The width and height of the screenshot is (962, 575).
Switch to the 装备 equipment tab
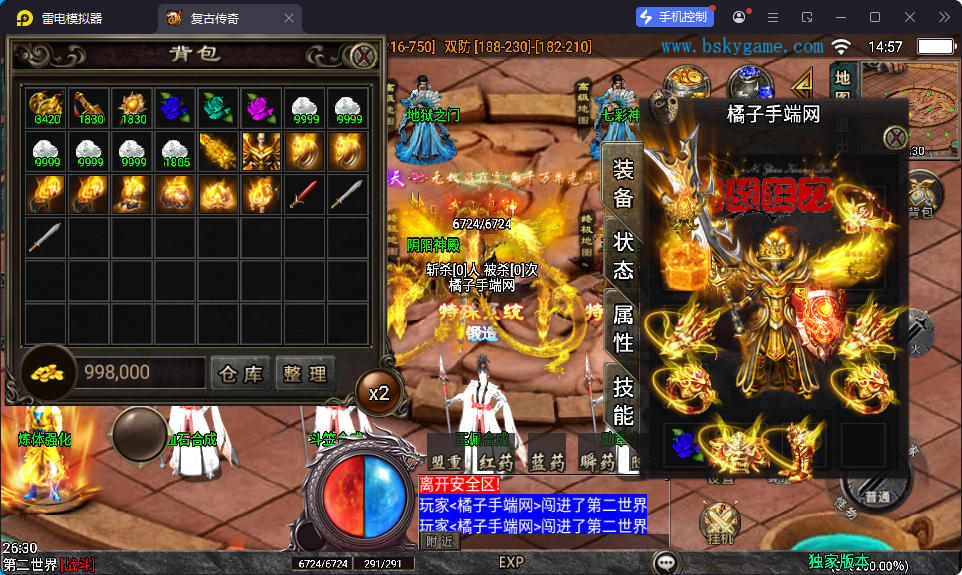coord(623,183)
